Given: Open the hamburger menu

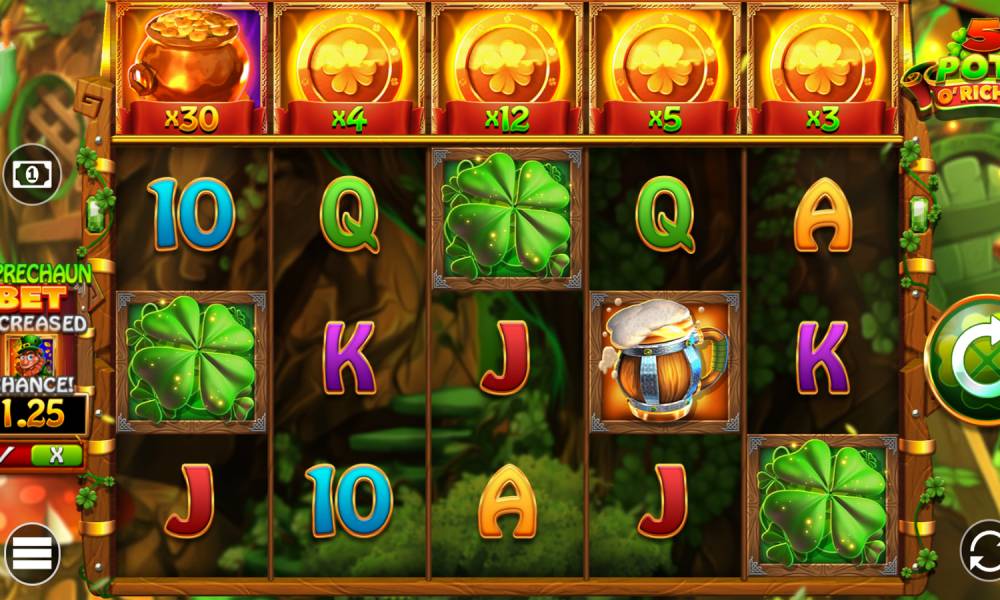Looking at the screenshot, I should pyautogui.click(x=31, y=552).
